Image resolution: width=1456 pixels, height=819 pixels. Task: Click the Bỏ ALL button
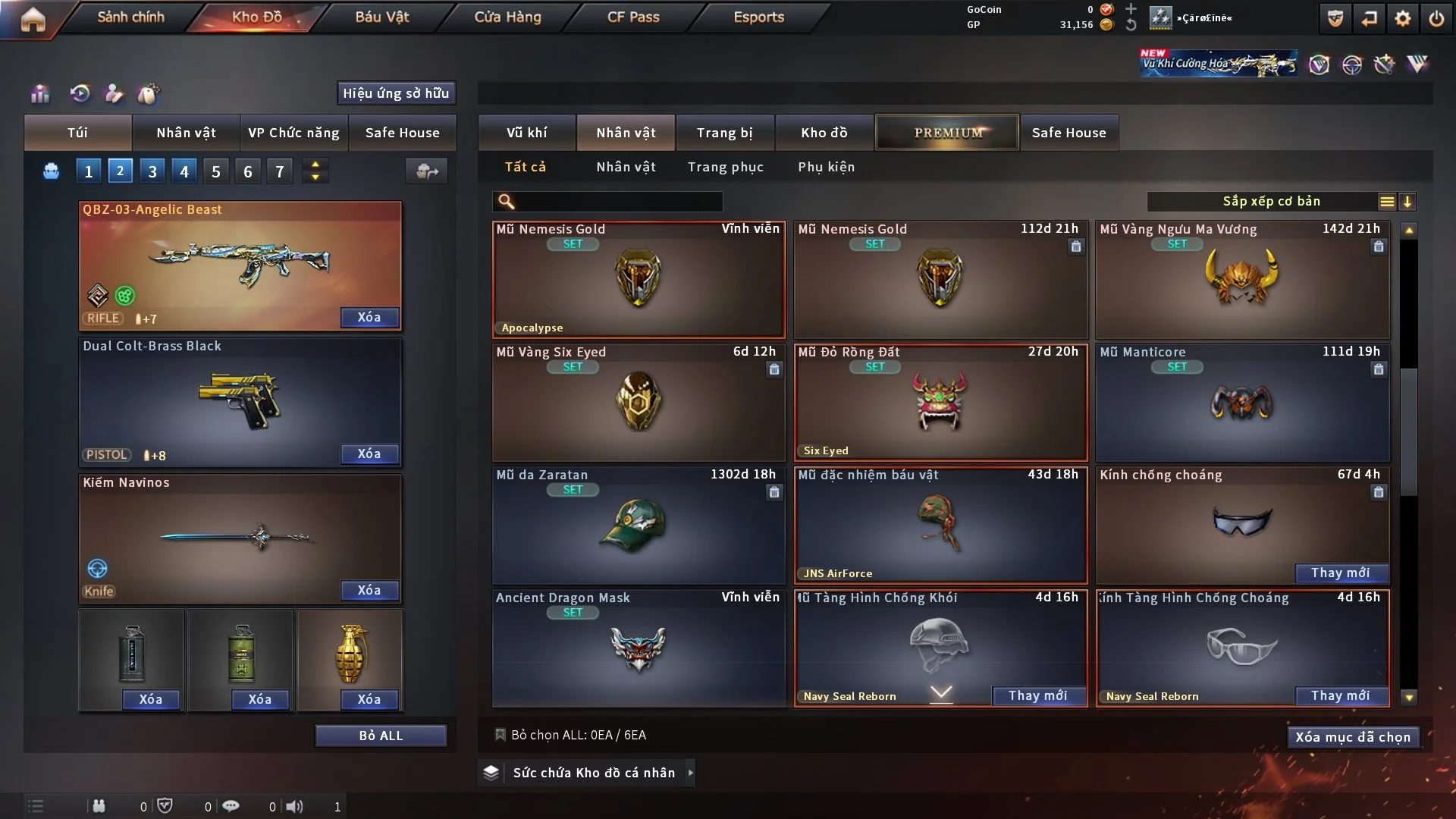(381, 736)
